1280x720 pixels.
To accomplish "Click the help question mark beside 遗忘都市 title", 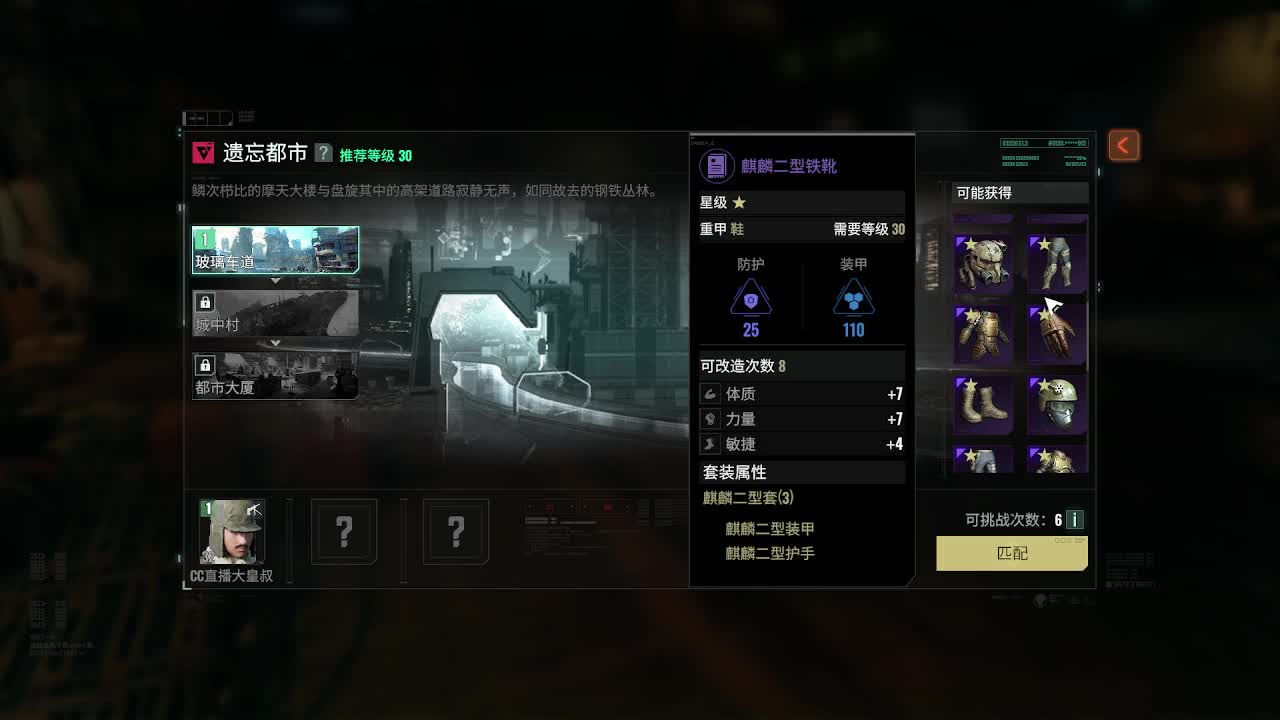I will (322, 154).
